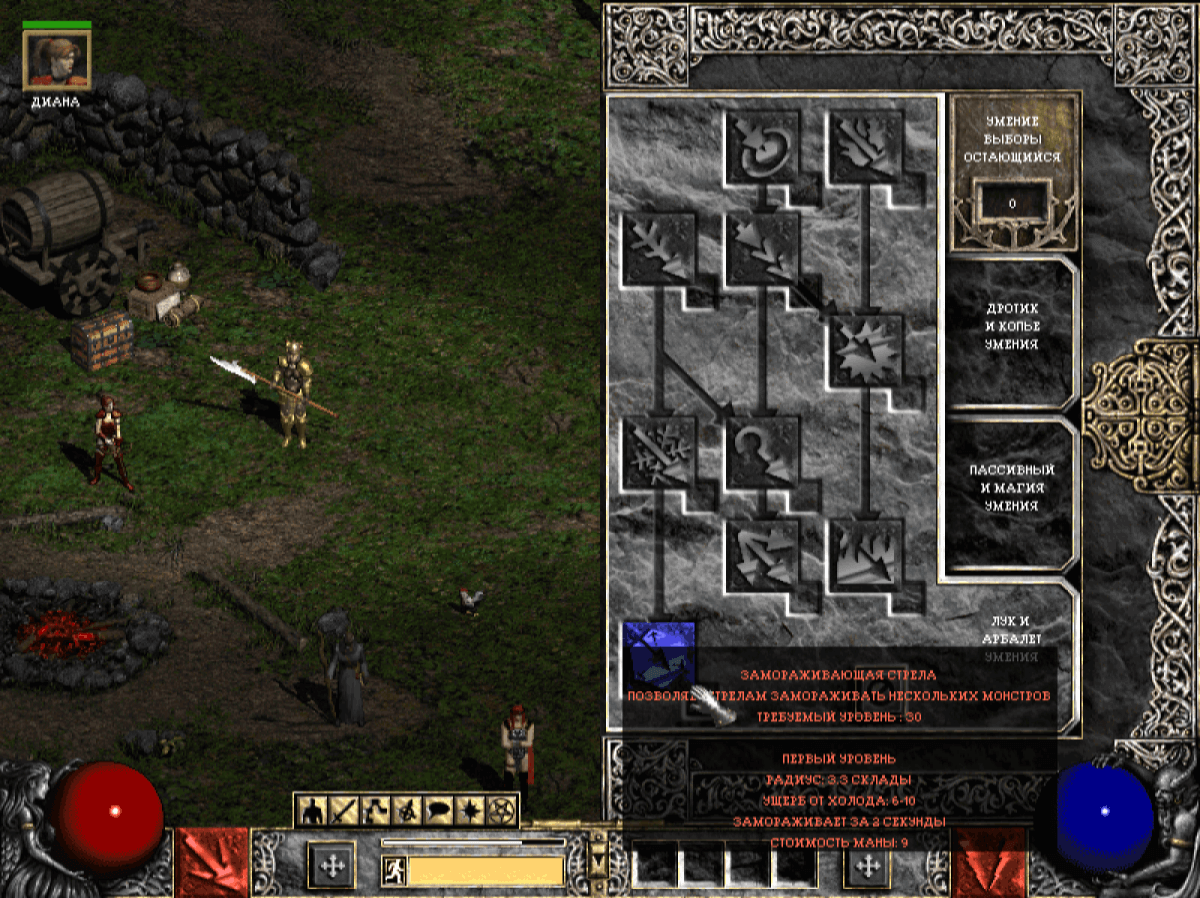The height and width of the screenshot is (898, 1200).
Task: Select the Immolation Arrow skill icon
Action: point(864,555)
